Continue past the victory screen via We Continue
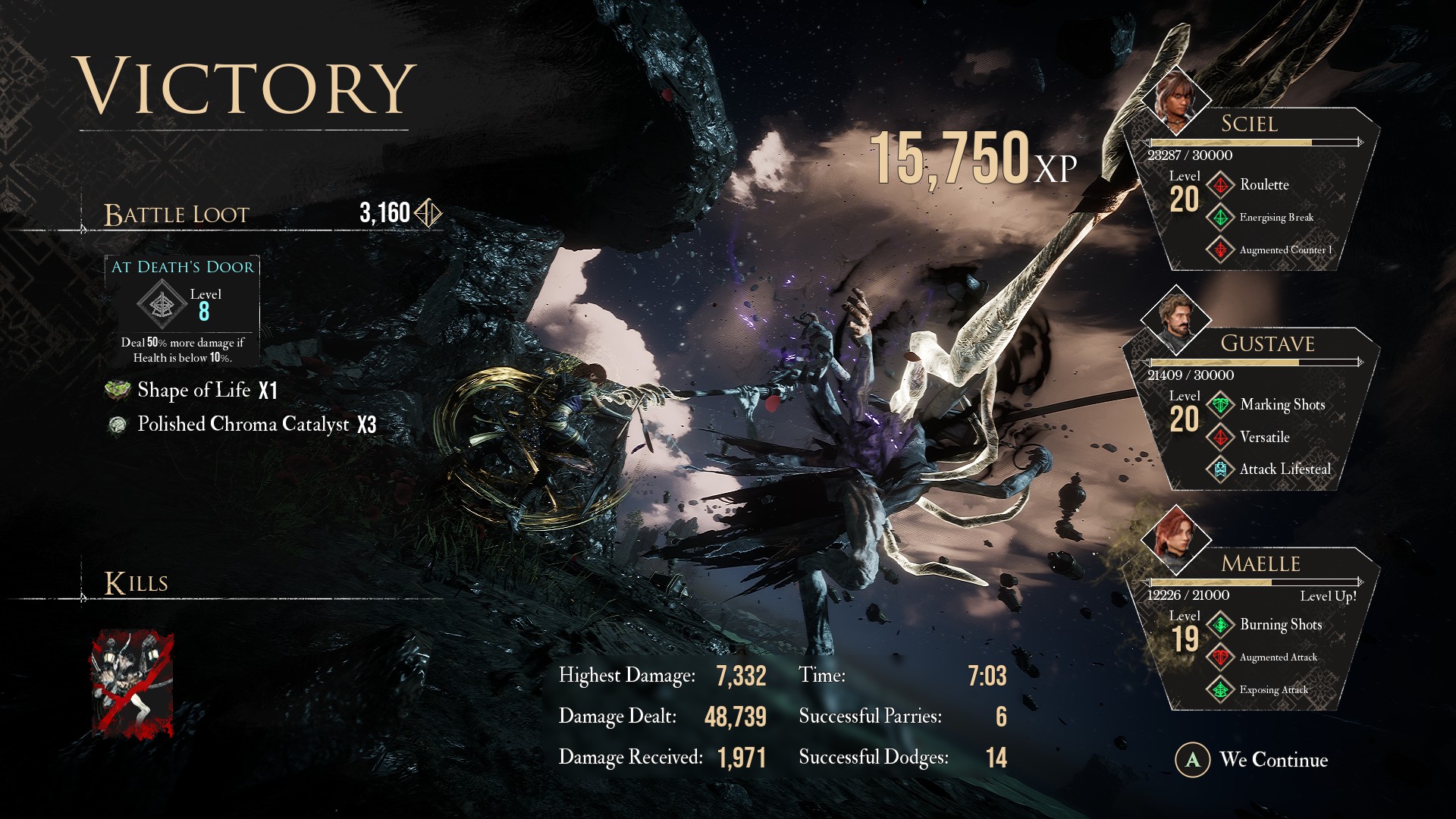This screenshot has height=819, width=1456. (1253, 760)
